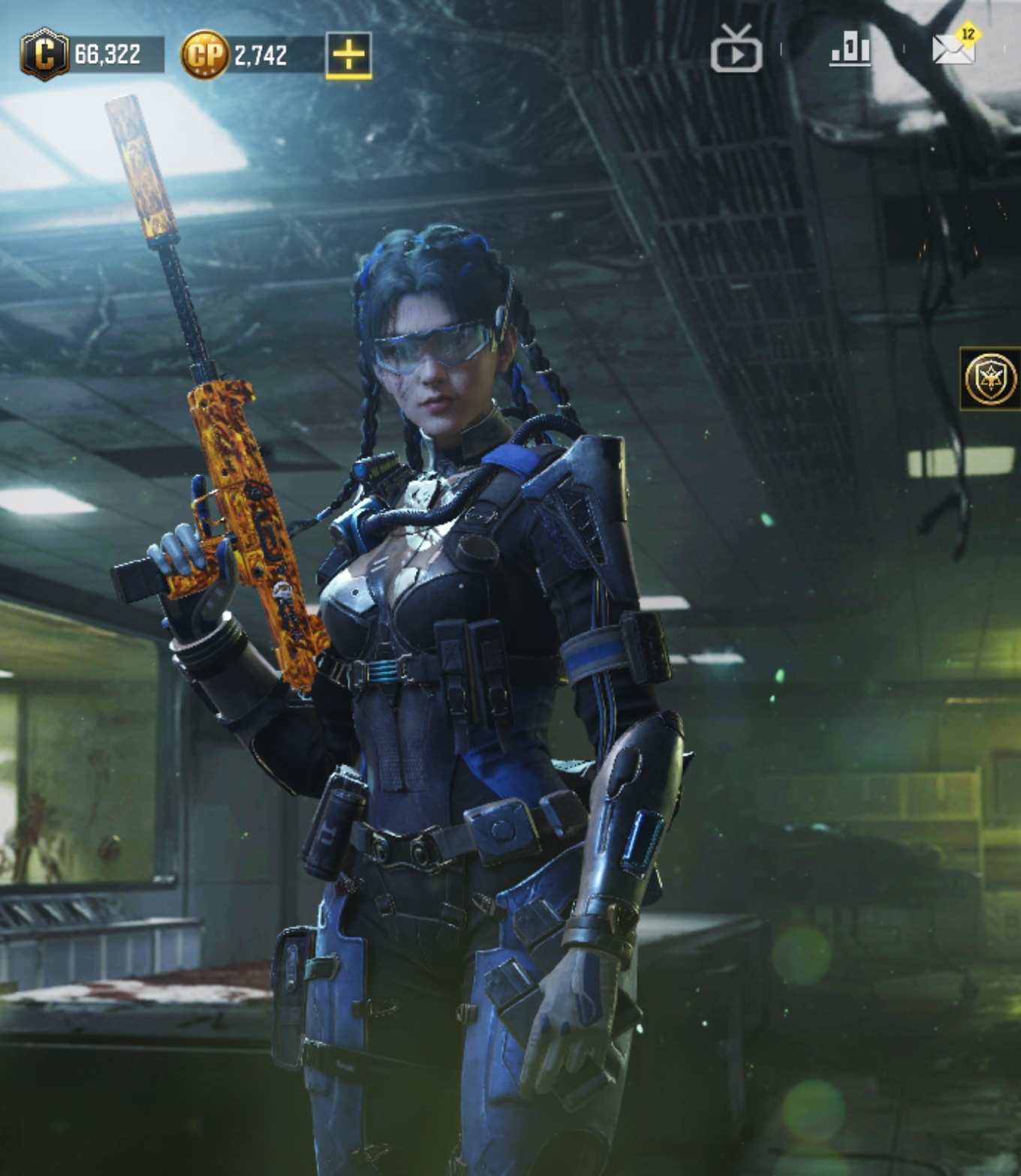
Task: Open the TV live stream icon
Action: (736, 50)
